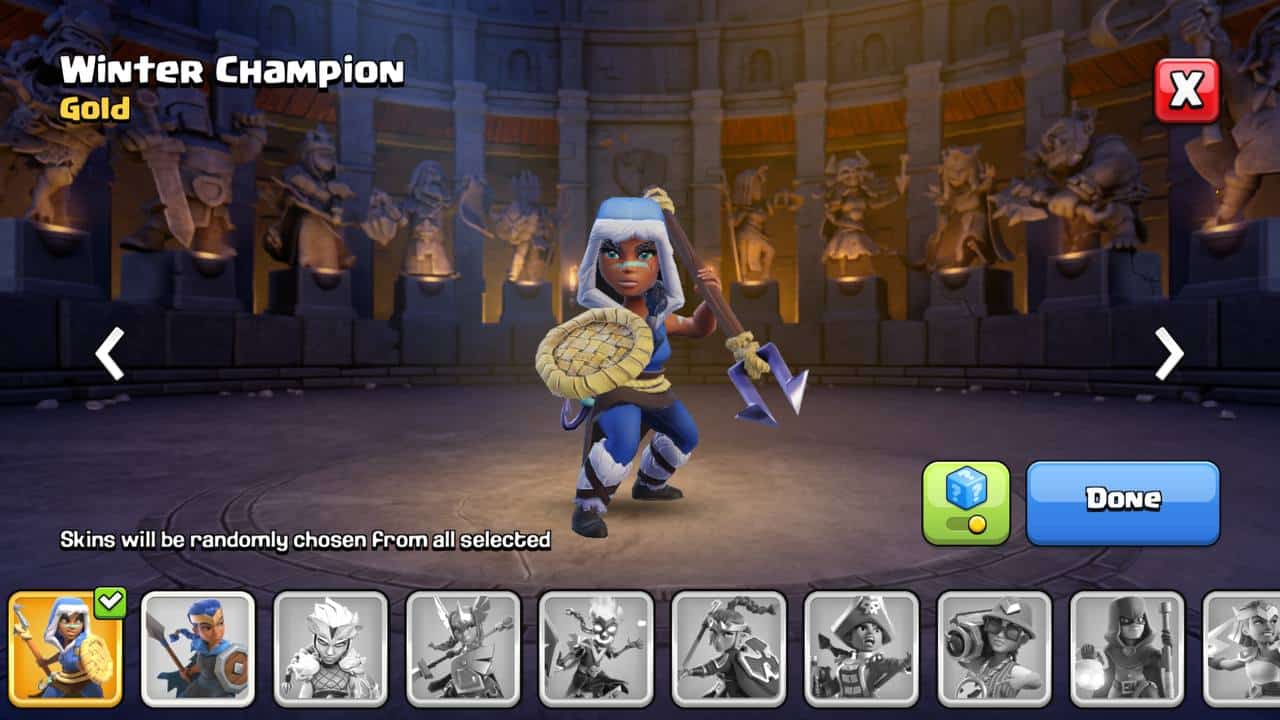The image size is (1280, 720).
Task: Select the spiky-haired fur-collar skin
Action: pyautogui.click(x=331, y=649)
